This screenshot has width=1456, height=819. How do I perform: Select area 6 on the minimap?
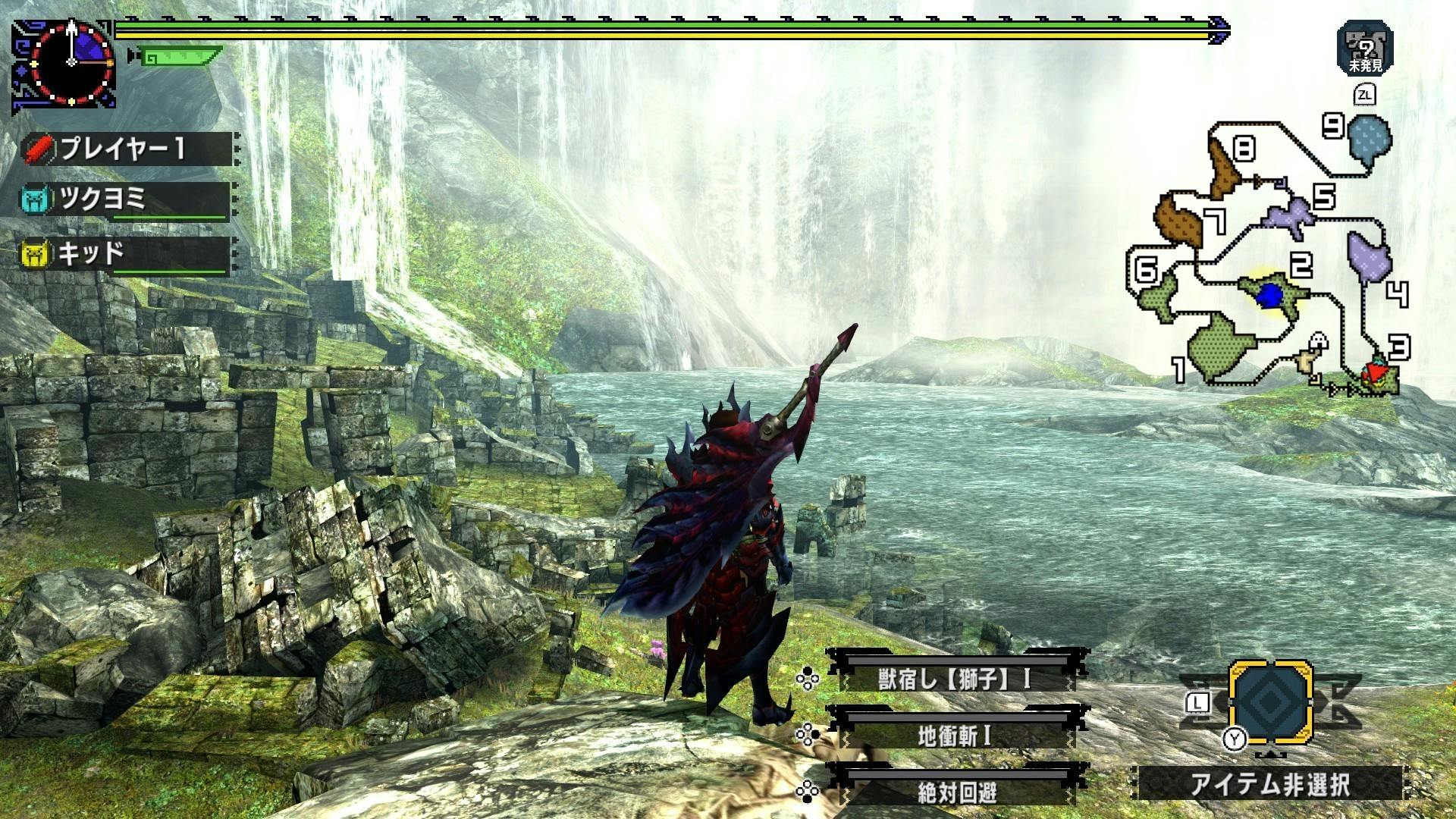click(1156, 293)
